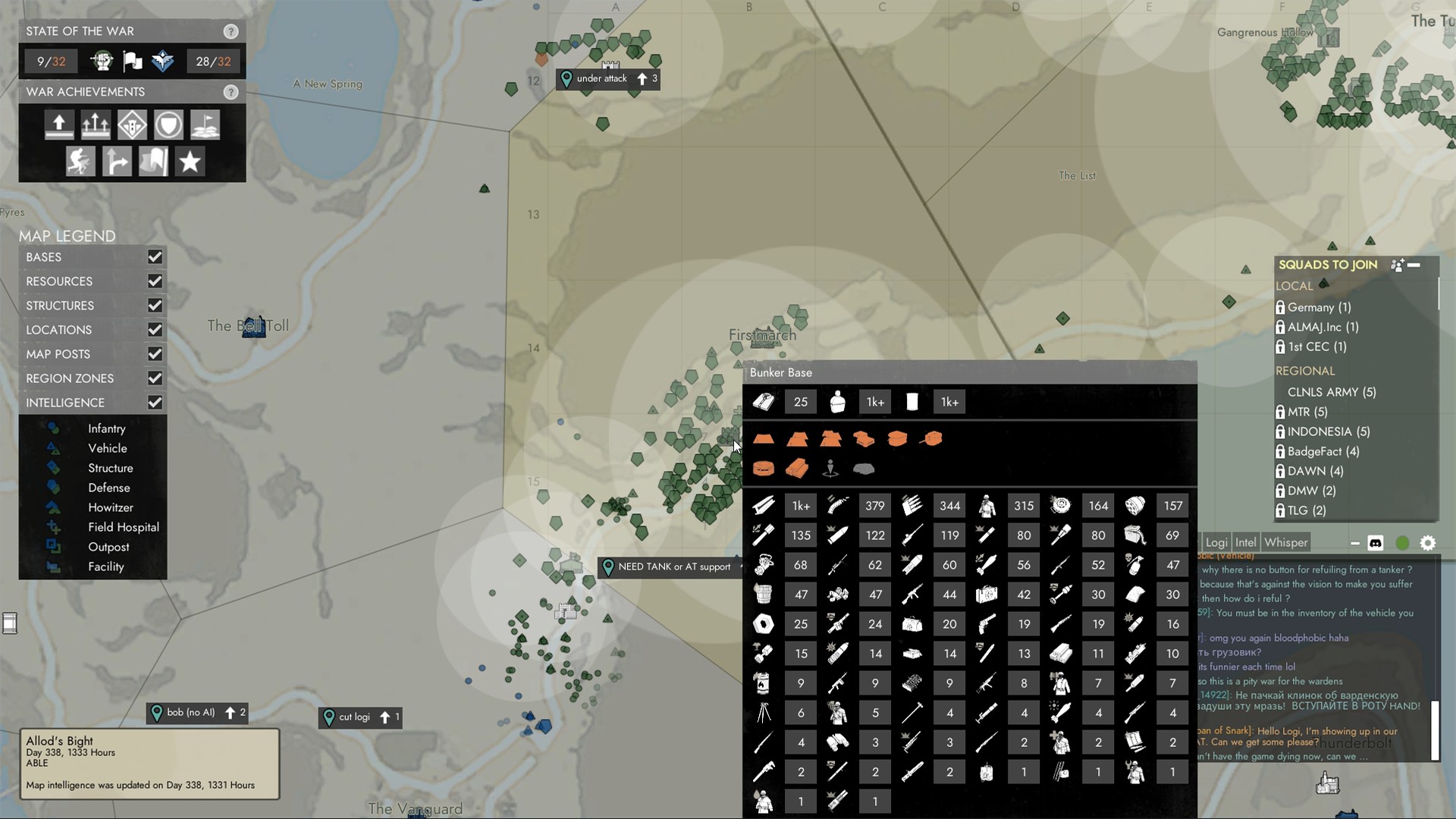Uncheck the RESOURCES visibility checkbox
Viewport: 1456px width, 819px height.
pos(155,281)
